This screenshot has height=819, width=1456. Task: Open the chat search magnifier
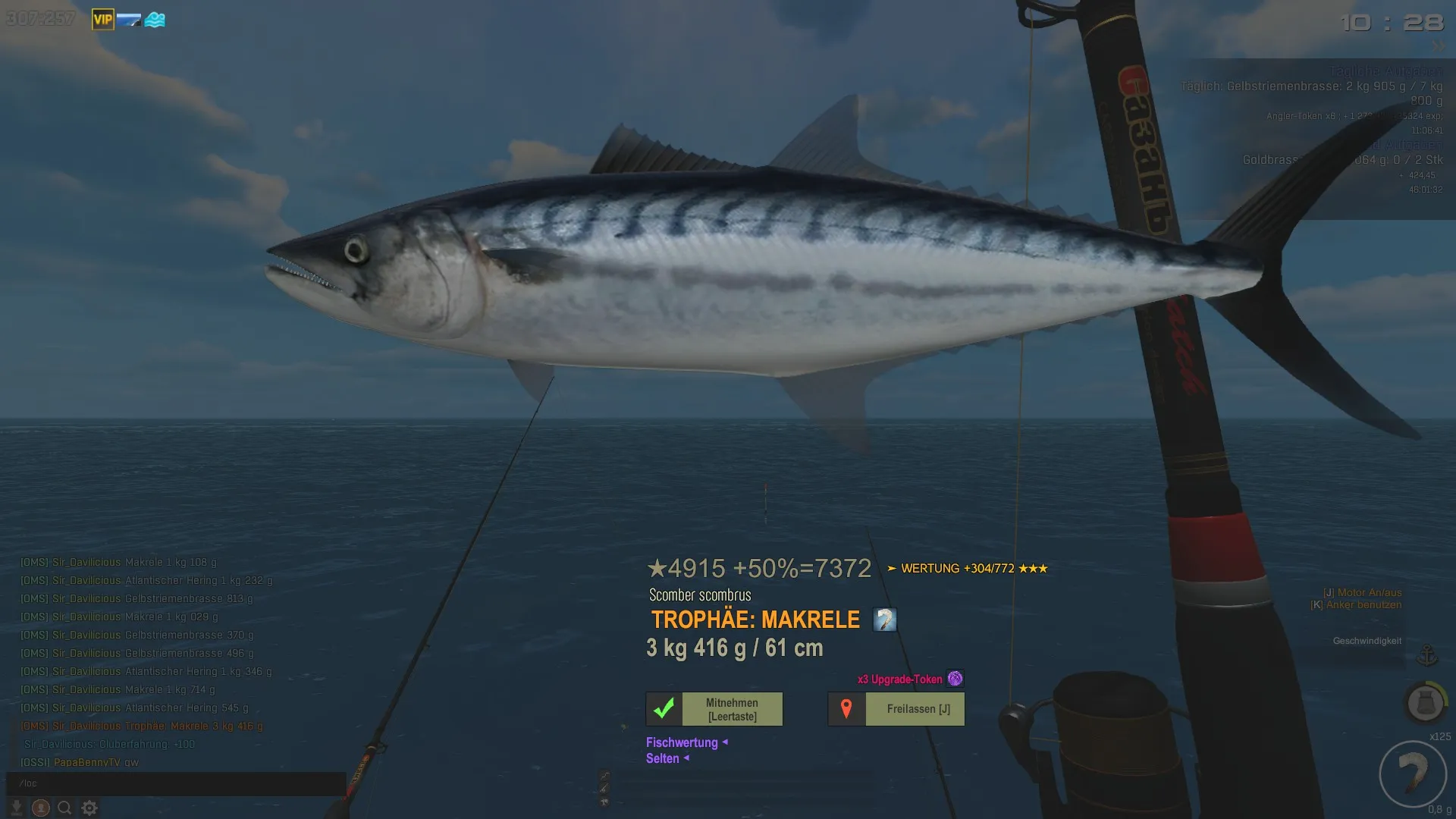pos(65,808)
